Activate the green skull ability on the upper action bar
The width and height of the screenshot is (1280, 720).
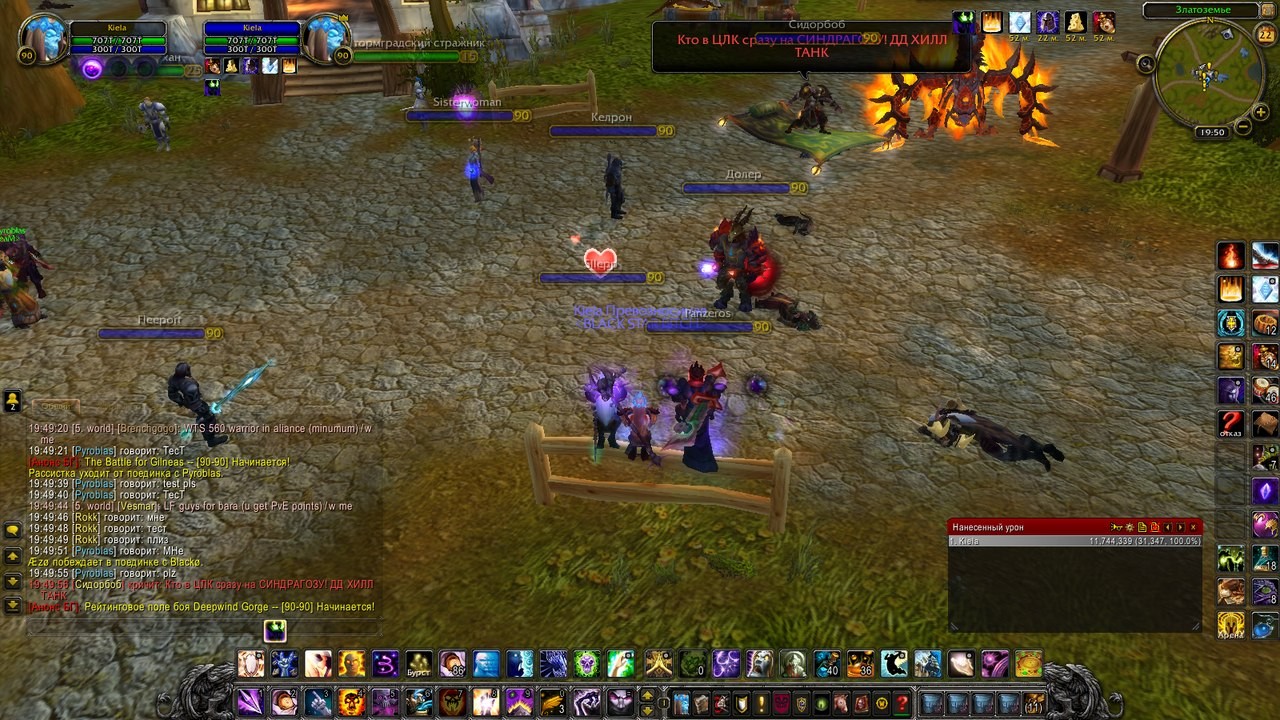[x=587, y=663]
